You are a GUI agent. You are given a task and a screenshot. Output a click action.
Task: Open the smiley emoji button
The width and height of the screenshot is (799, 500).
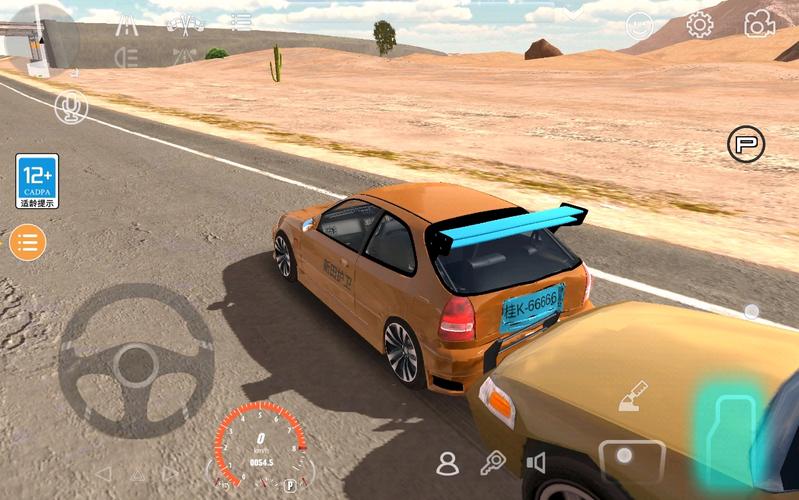pos(640,26)
